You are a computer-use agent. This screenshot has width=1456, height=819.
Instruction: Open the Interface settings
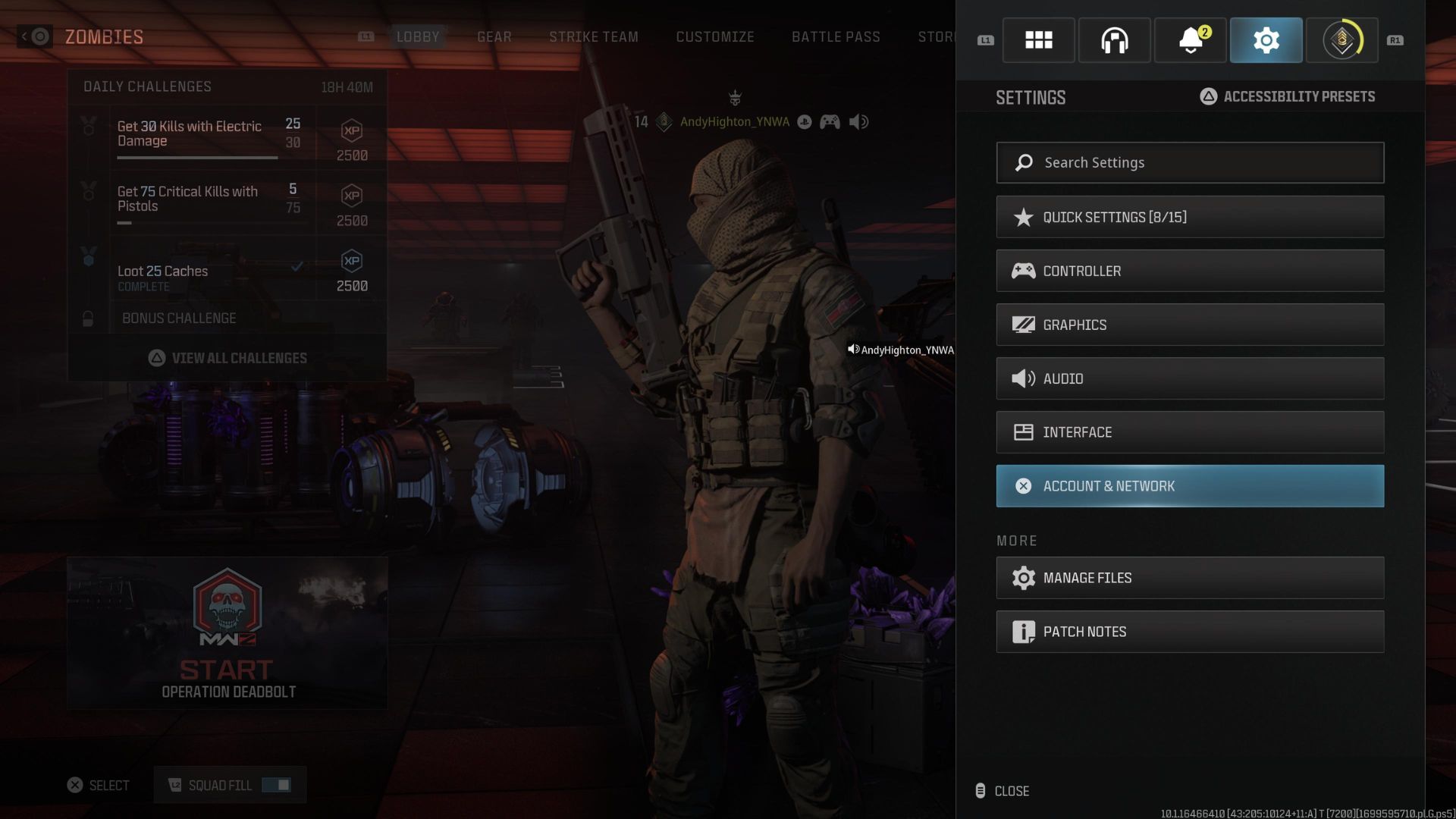[1189, 432]
